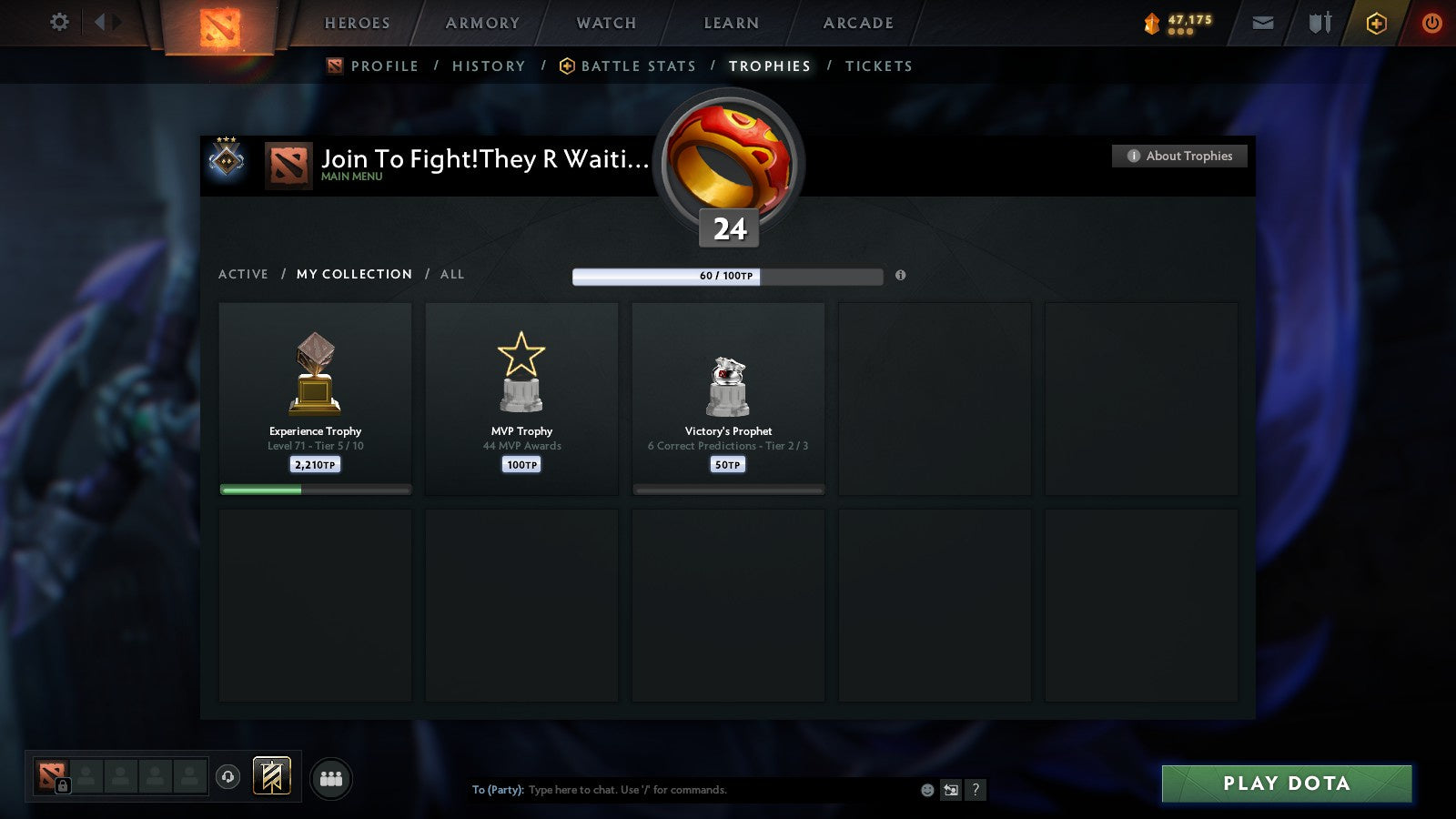Switch to the ACTIVE trophies filter
The image size is (1456, 819).
[243, 274]
